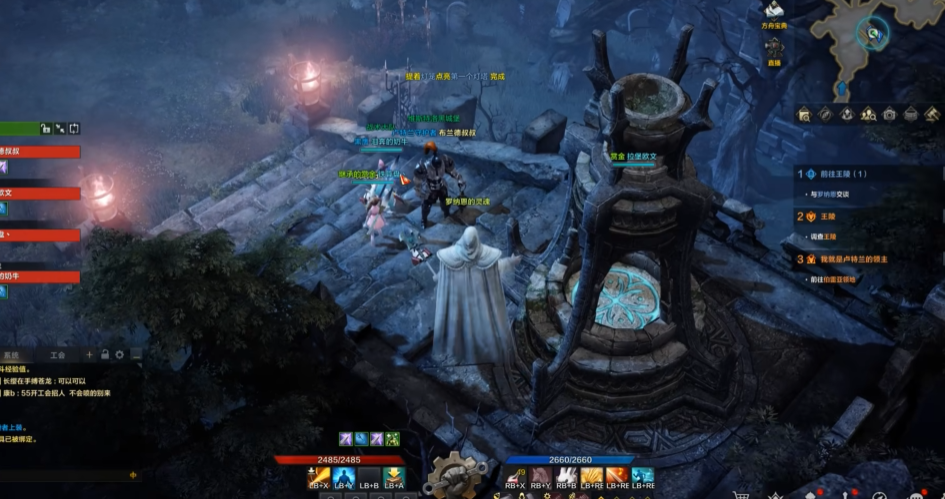Viewport: 945px width, 499px height.
Task: Activate the RB+X skill icon
Action: [516, 477]
